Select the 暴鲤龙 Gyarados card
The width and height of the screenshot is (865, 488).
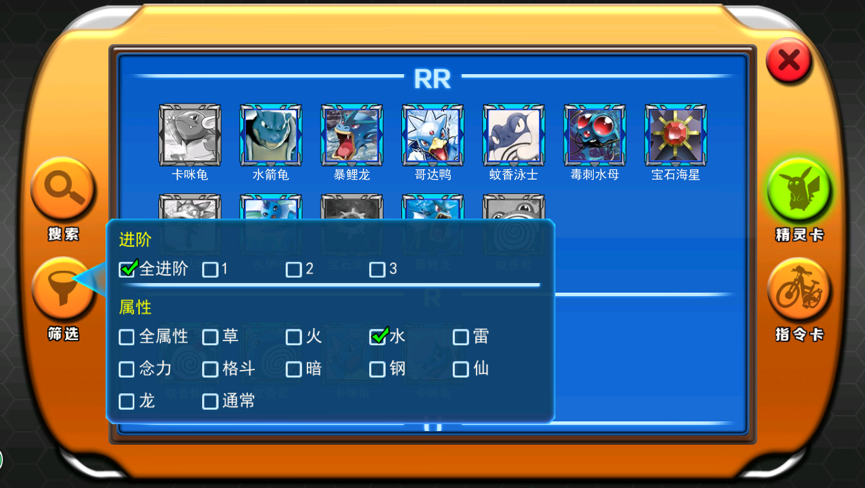tap(351, 136)
